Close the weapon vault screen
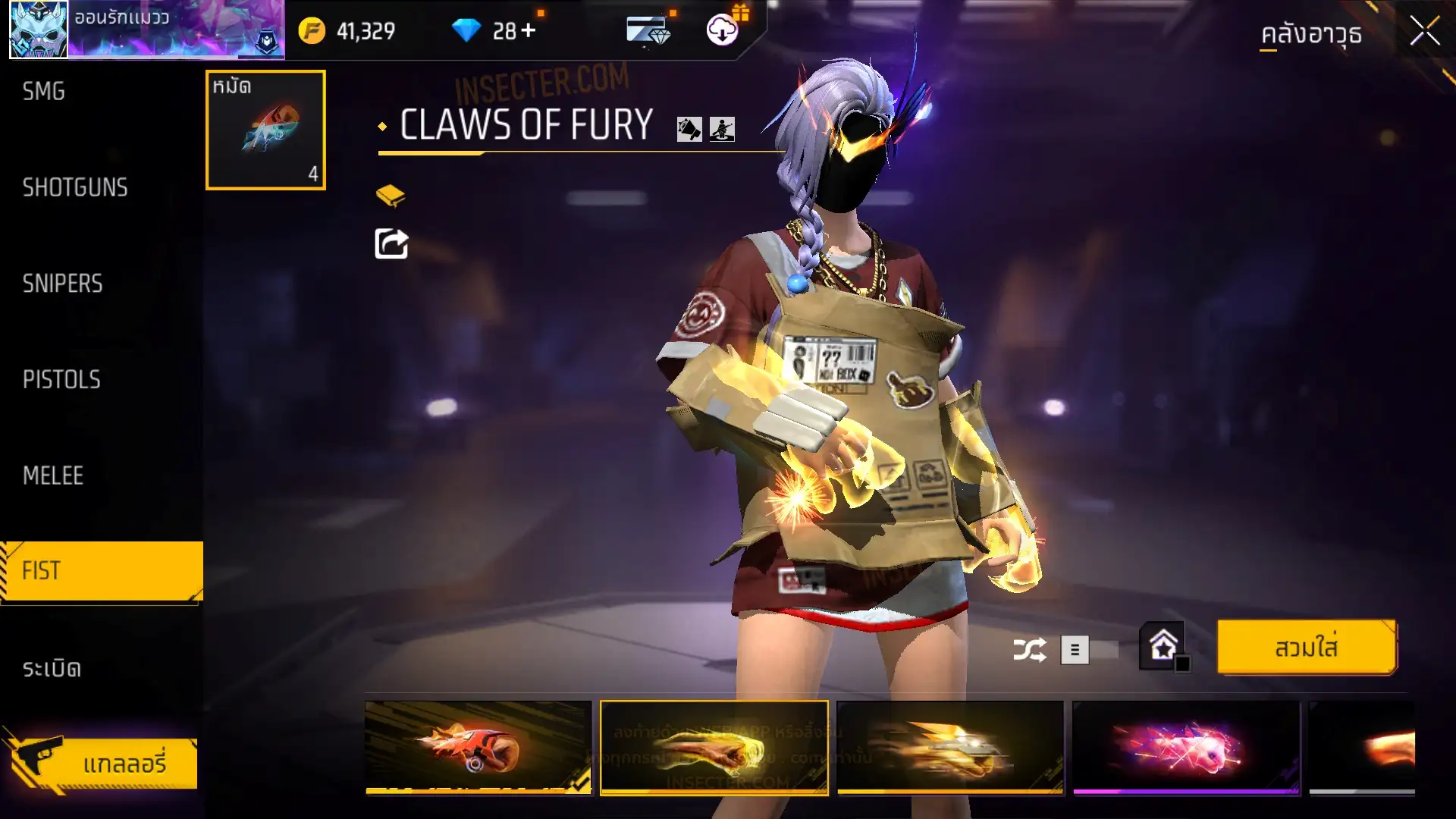Viewport: 1456px width, 819px height. pos(1424,32)
